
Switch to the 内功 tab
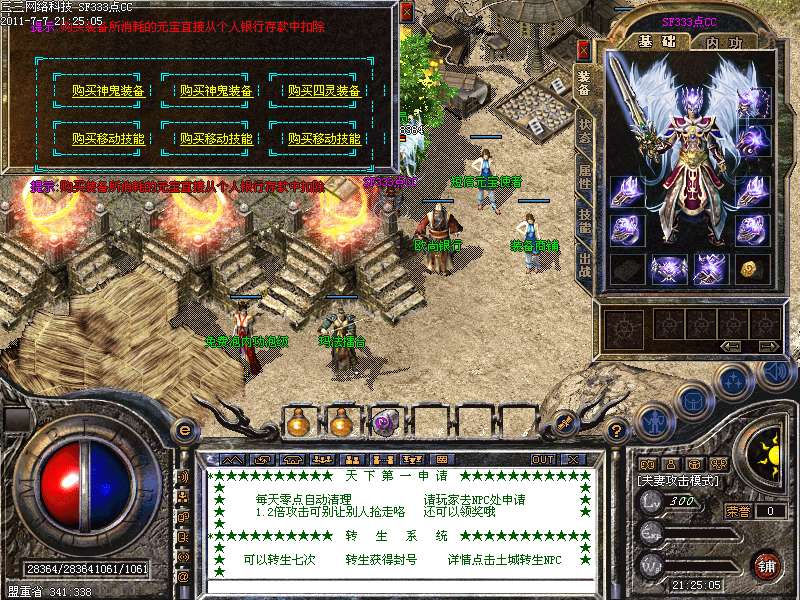(x=724, y=41)
